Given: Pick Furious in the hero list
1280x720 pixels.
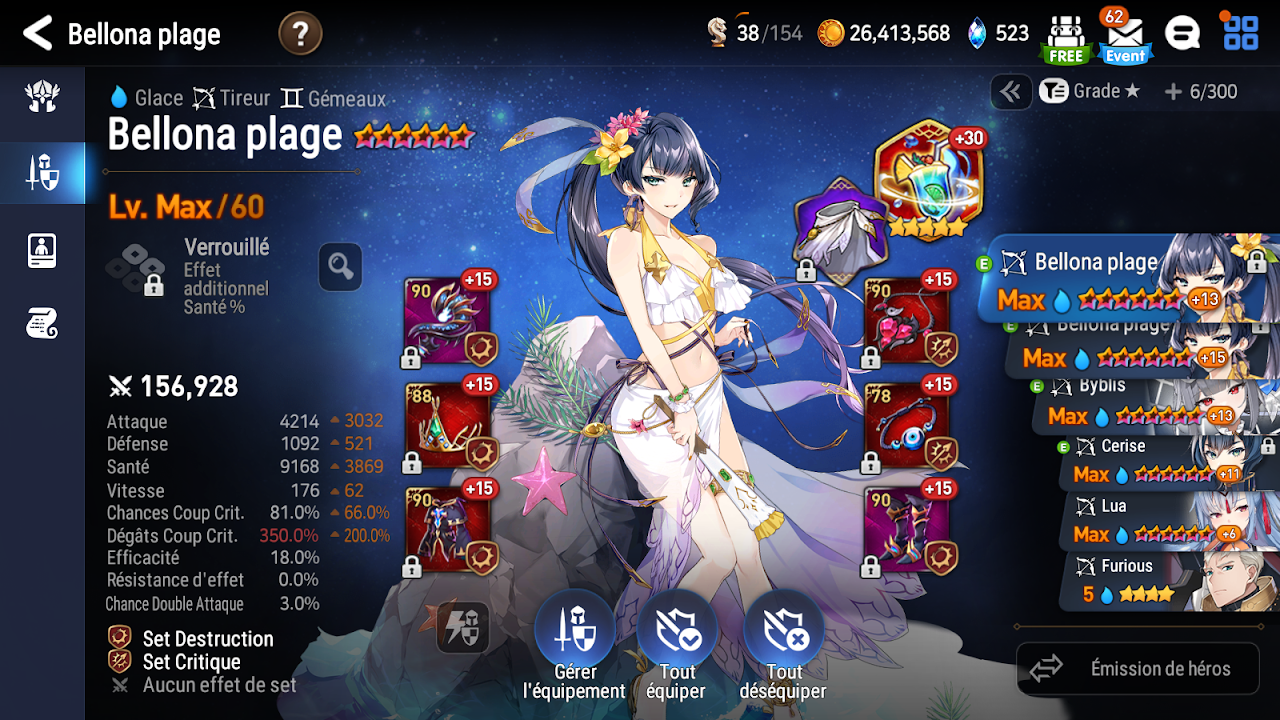Looking at the screenshot, I should [1170, 581].
